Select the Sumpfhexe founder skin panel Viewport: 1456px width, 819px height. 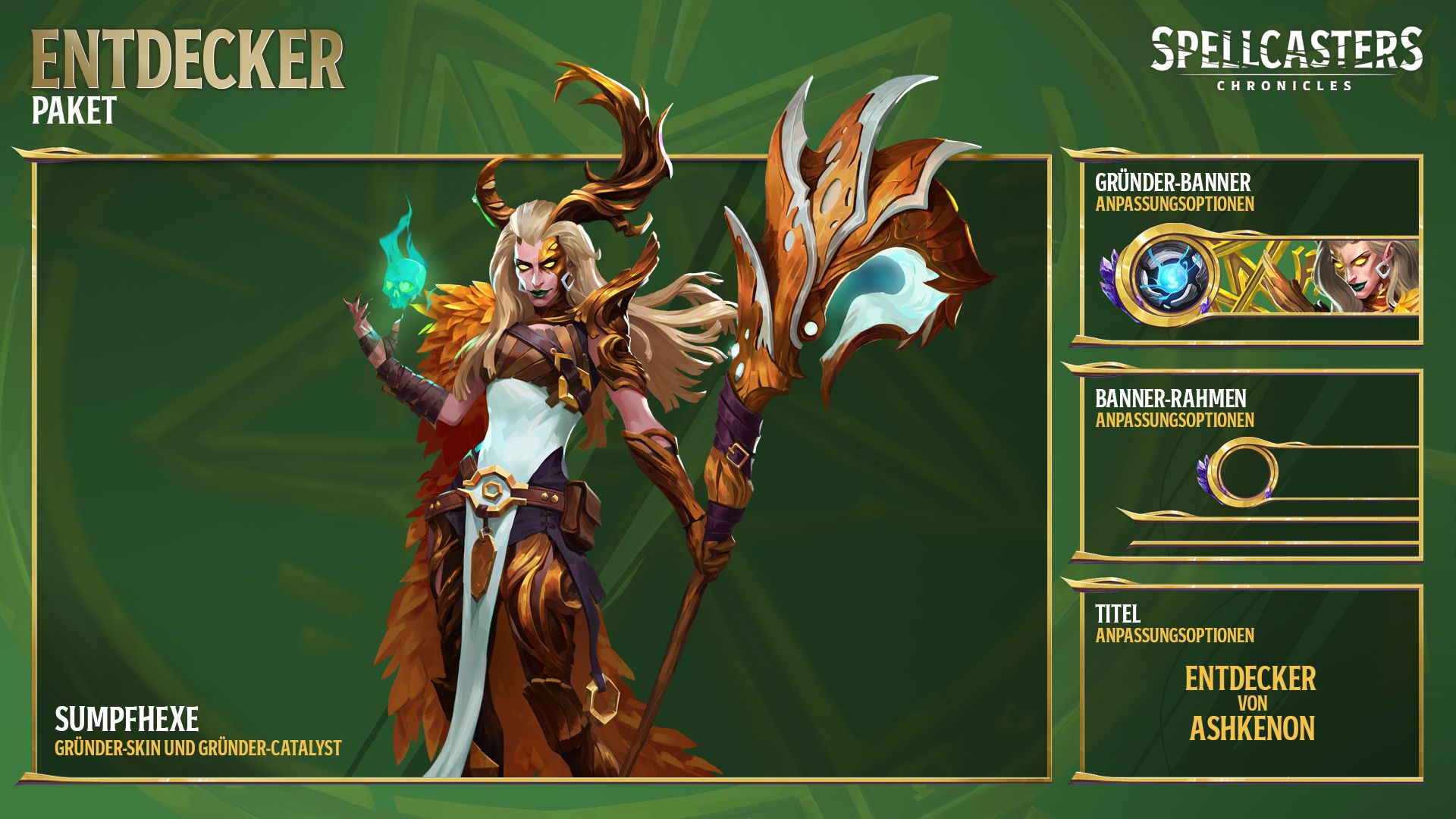(541, 467)
